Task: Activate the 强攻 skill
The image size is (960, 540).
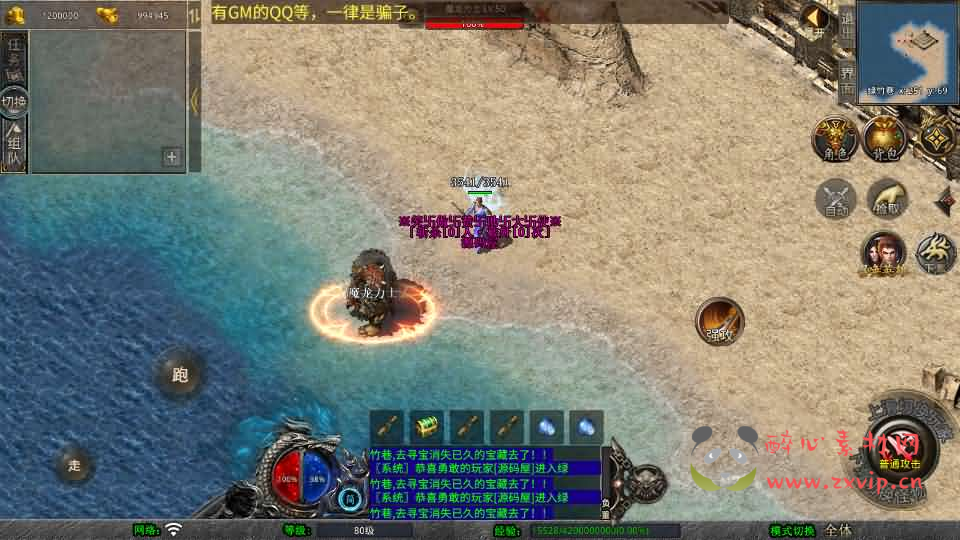Action: [720, 321]
